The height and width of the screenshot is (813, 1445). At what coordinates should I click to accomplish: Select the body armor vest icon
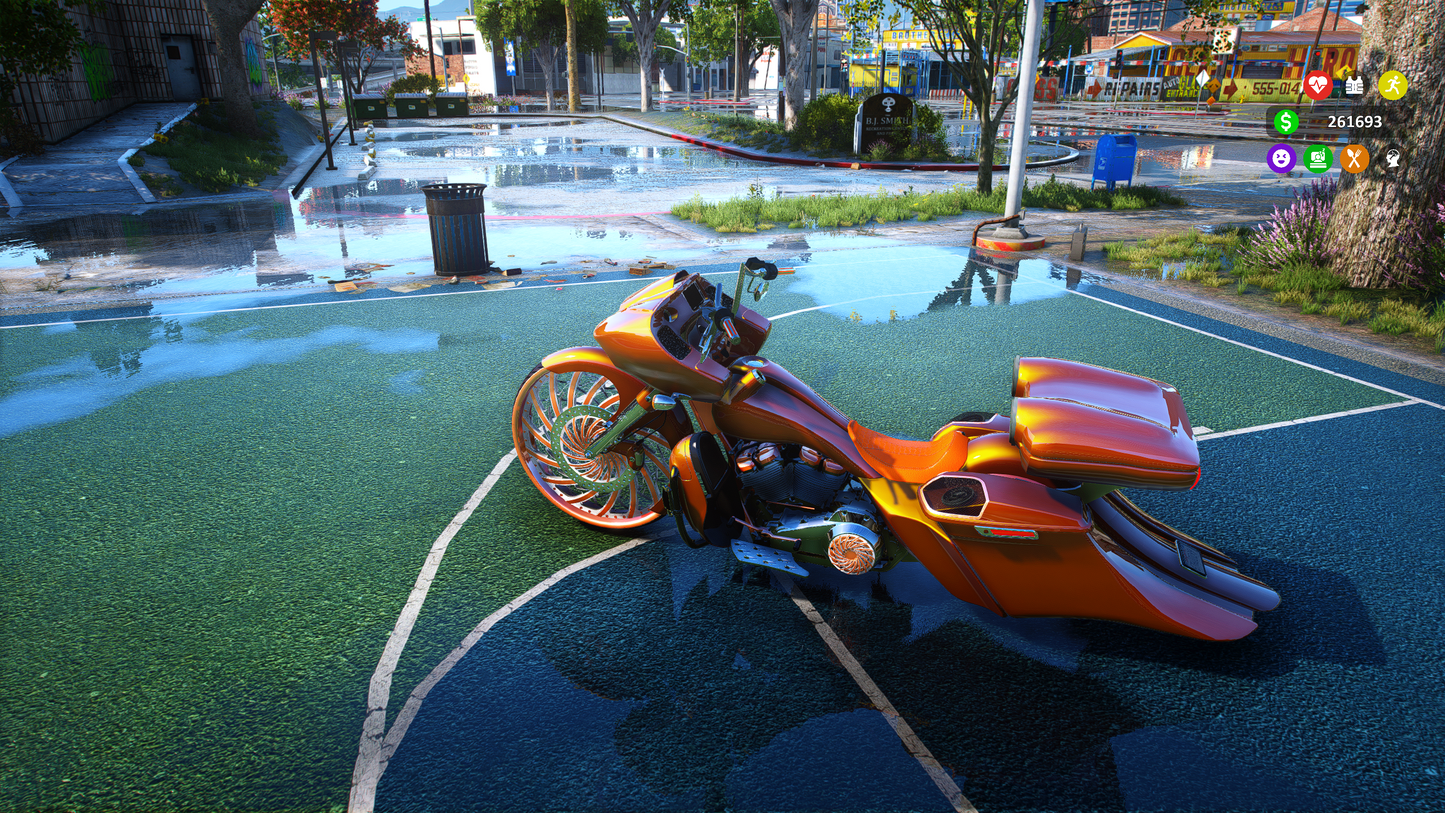tap(1354, 86)
